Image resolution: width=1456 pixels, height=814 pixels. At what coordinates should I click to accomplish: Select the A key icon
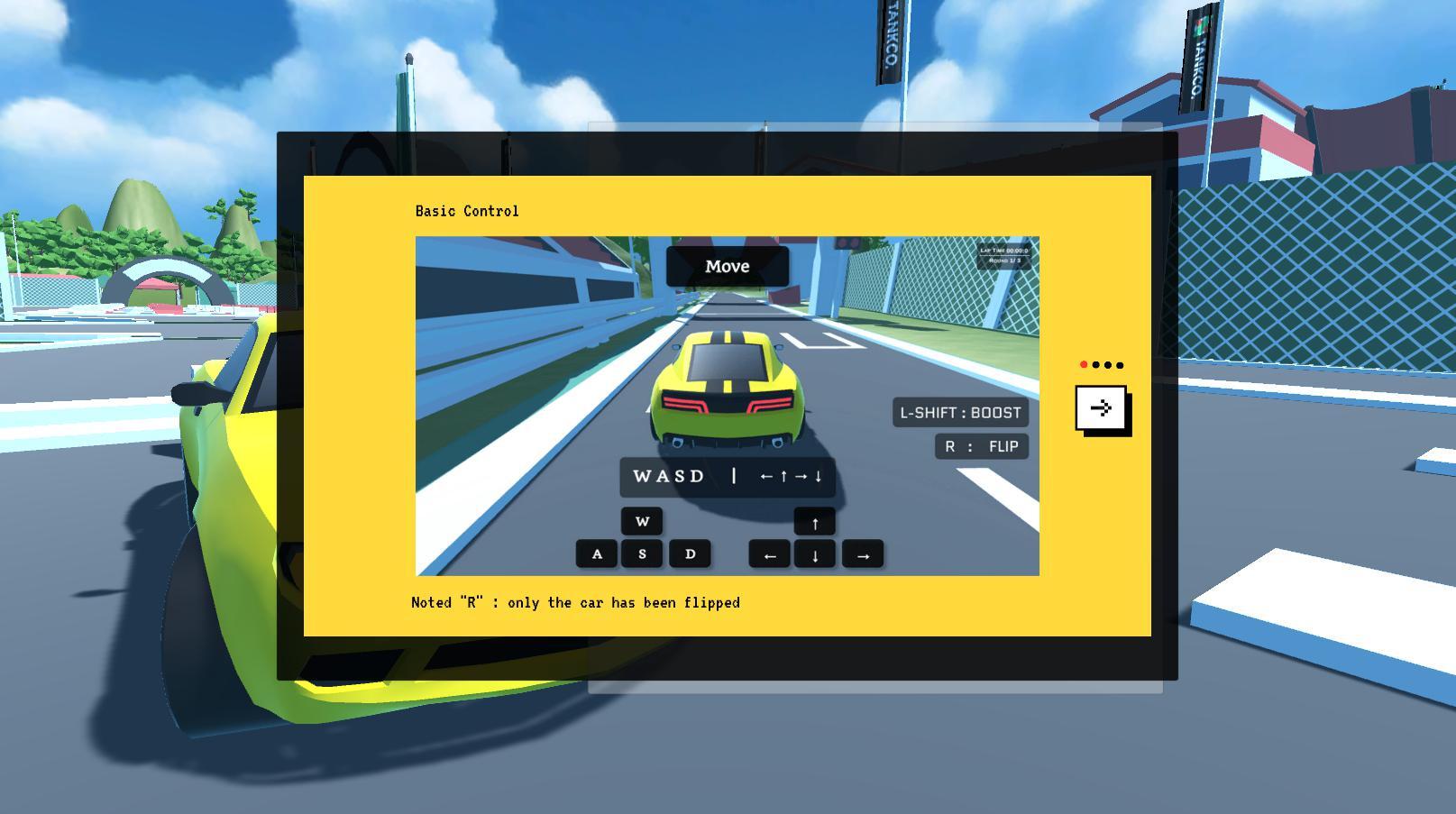(x=597, y=553)
